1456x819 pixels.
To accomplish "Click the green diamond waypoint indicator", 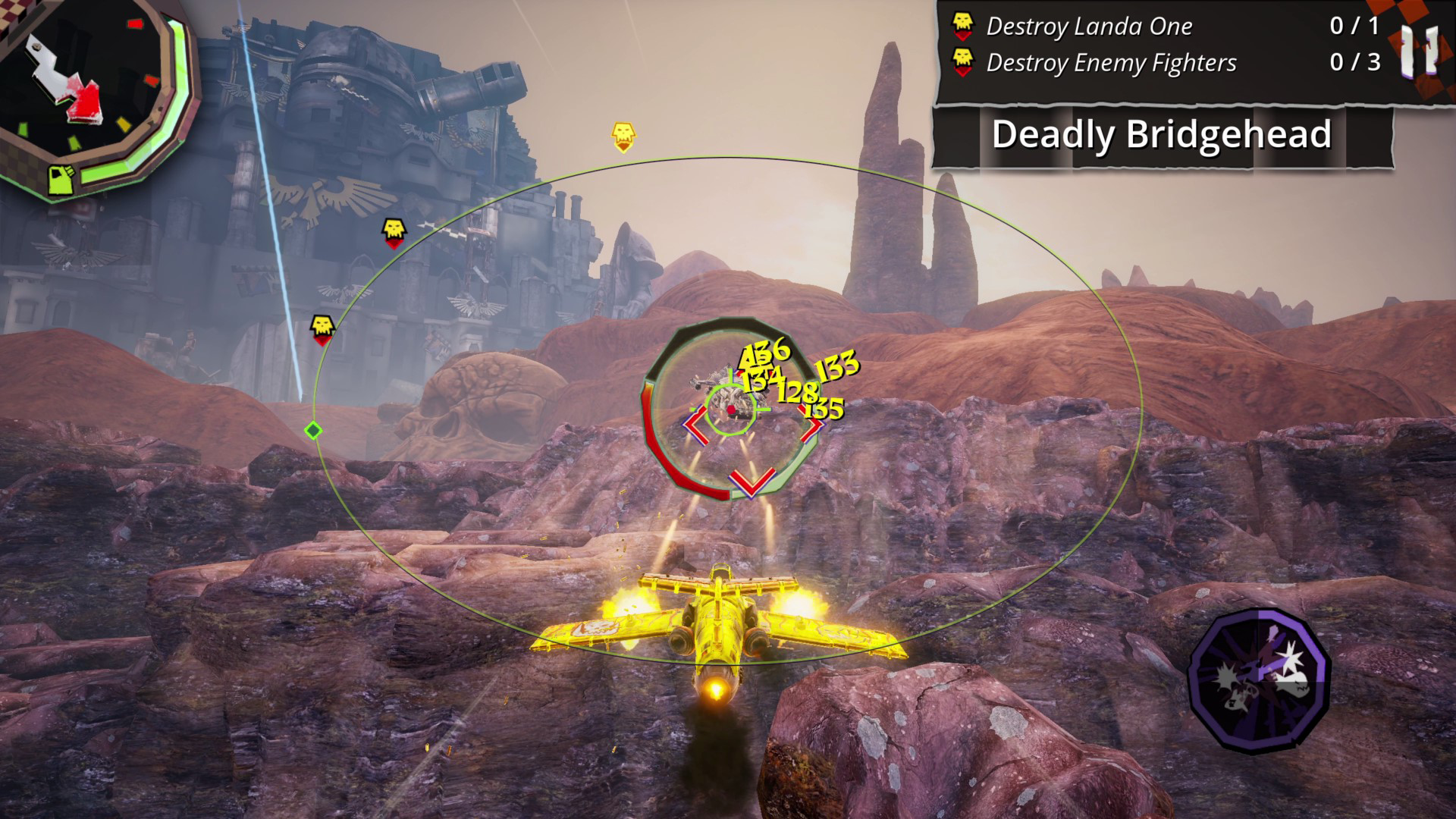I will 313,431.
